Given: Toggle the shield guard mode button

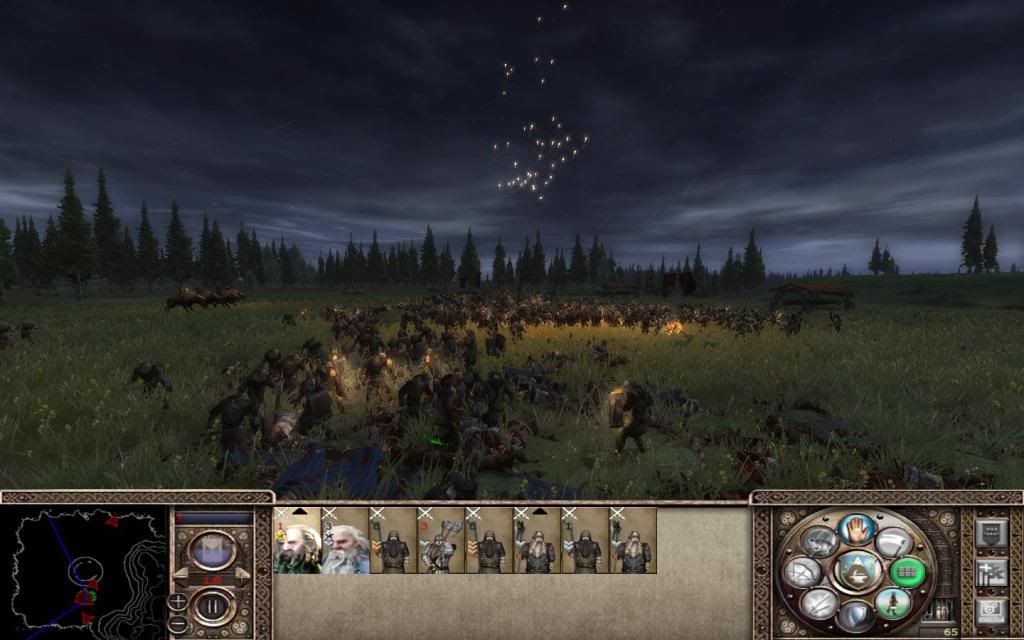Looking at the screenshot, I should 857,614.
